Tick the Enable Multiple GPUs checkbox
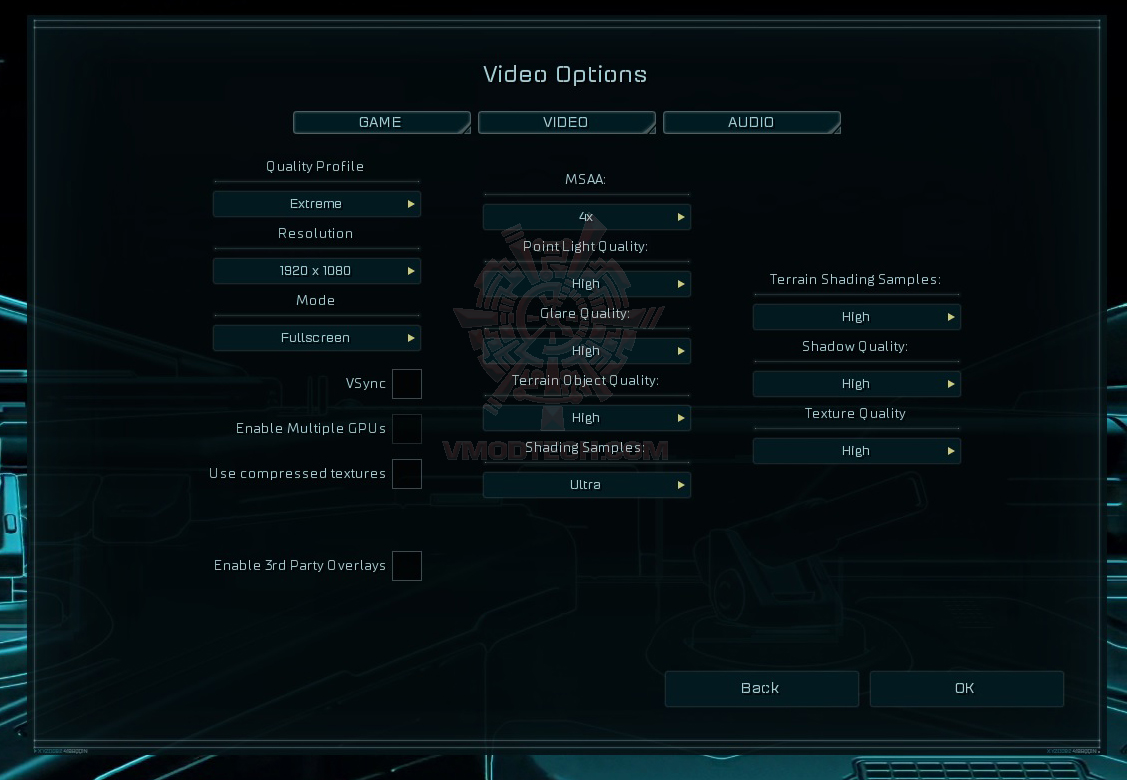This screenshot has height=780, width=1127. [407, 429]
